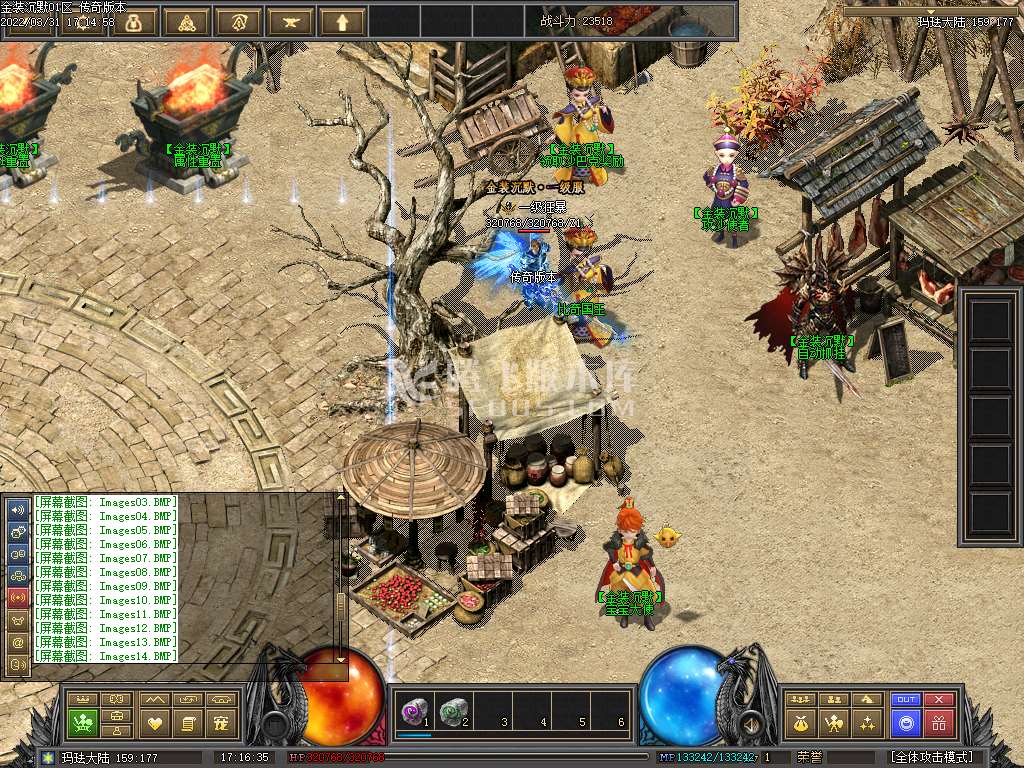Open the scroll document button
The height and width of the screenshot is (768, 1024).
(x=187, y=722)
